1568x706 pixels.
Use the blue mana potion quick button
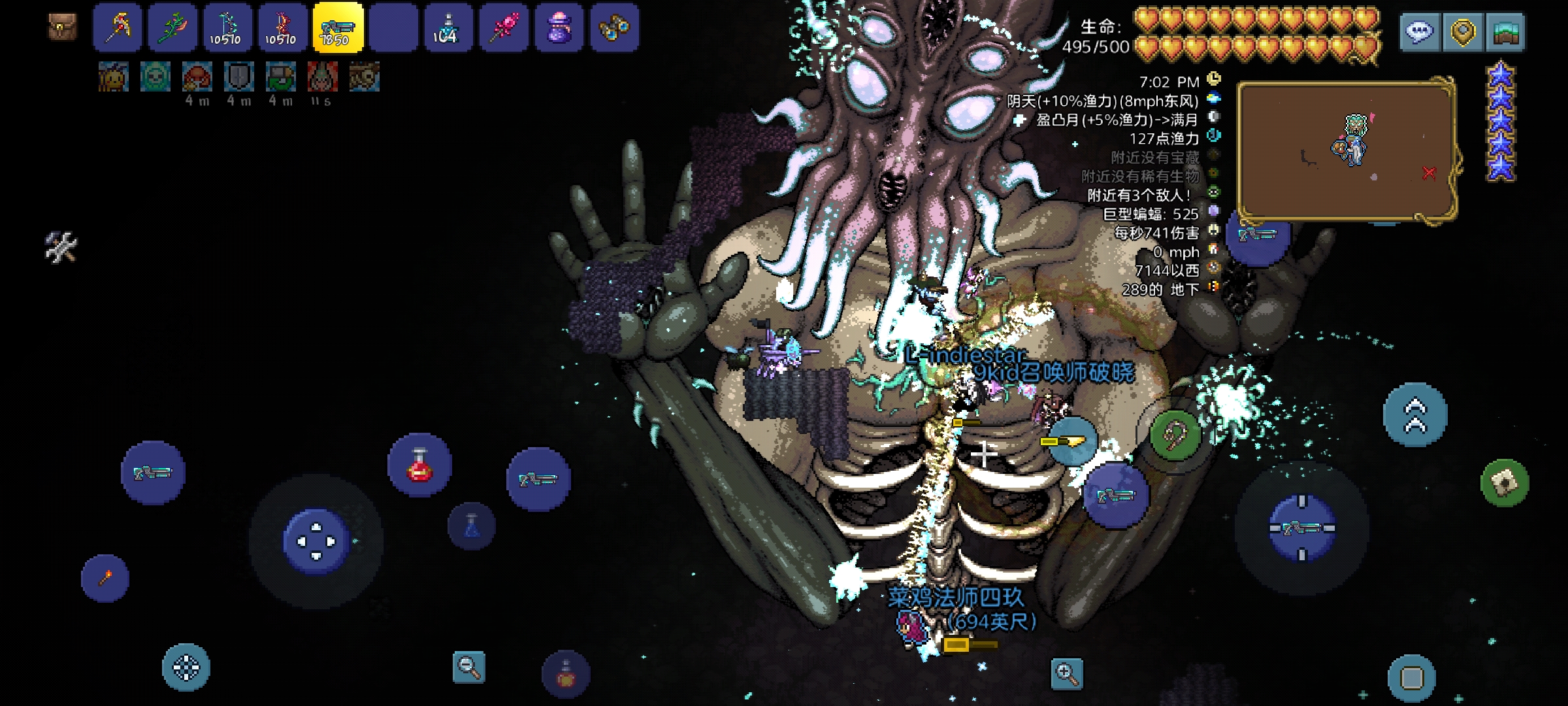472,526
